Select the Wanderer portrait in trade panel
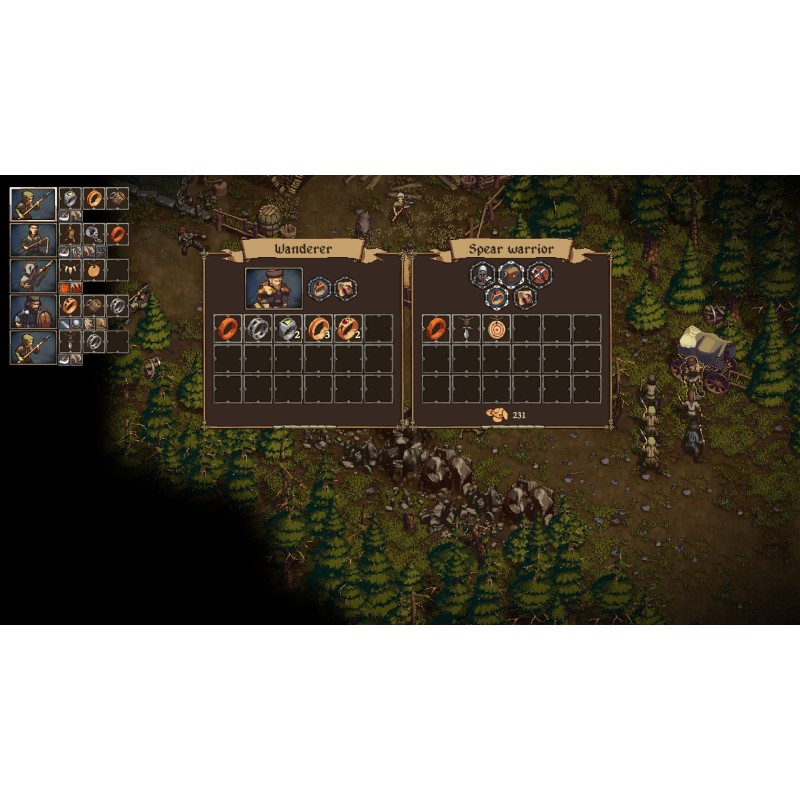Image resolution: width=800 pixels, height=800 pixels. click(274, 288)
